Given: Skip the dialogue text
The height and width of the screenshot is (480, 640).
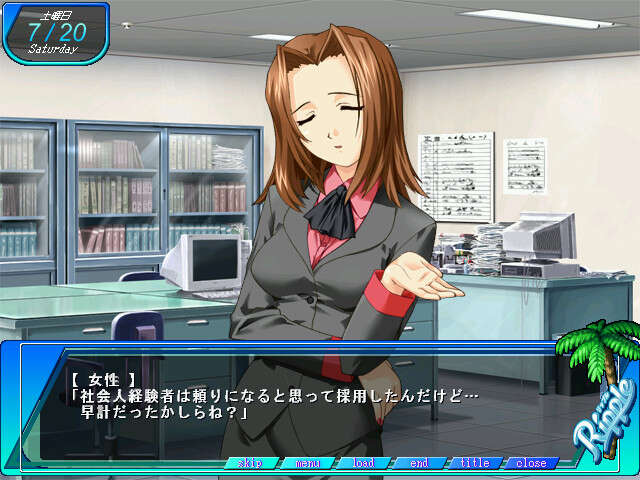Looking at the screenshot, I should click(251, 463).
